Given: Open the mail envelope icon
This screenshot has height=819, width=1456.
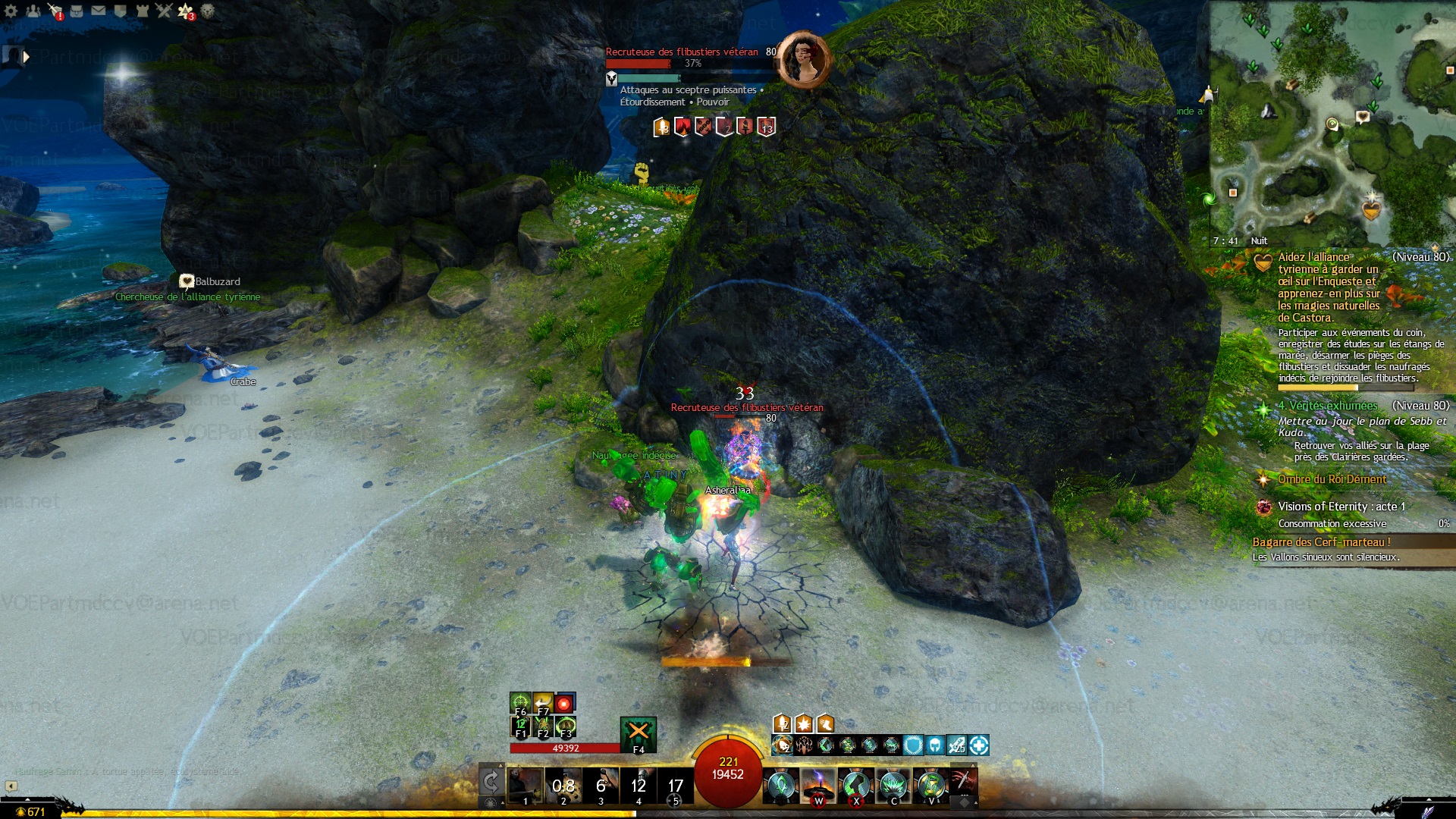Looking at the screenshot, I should click(x=99, y=11).
